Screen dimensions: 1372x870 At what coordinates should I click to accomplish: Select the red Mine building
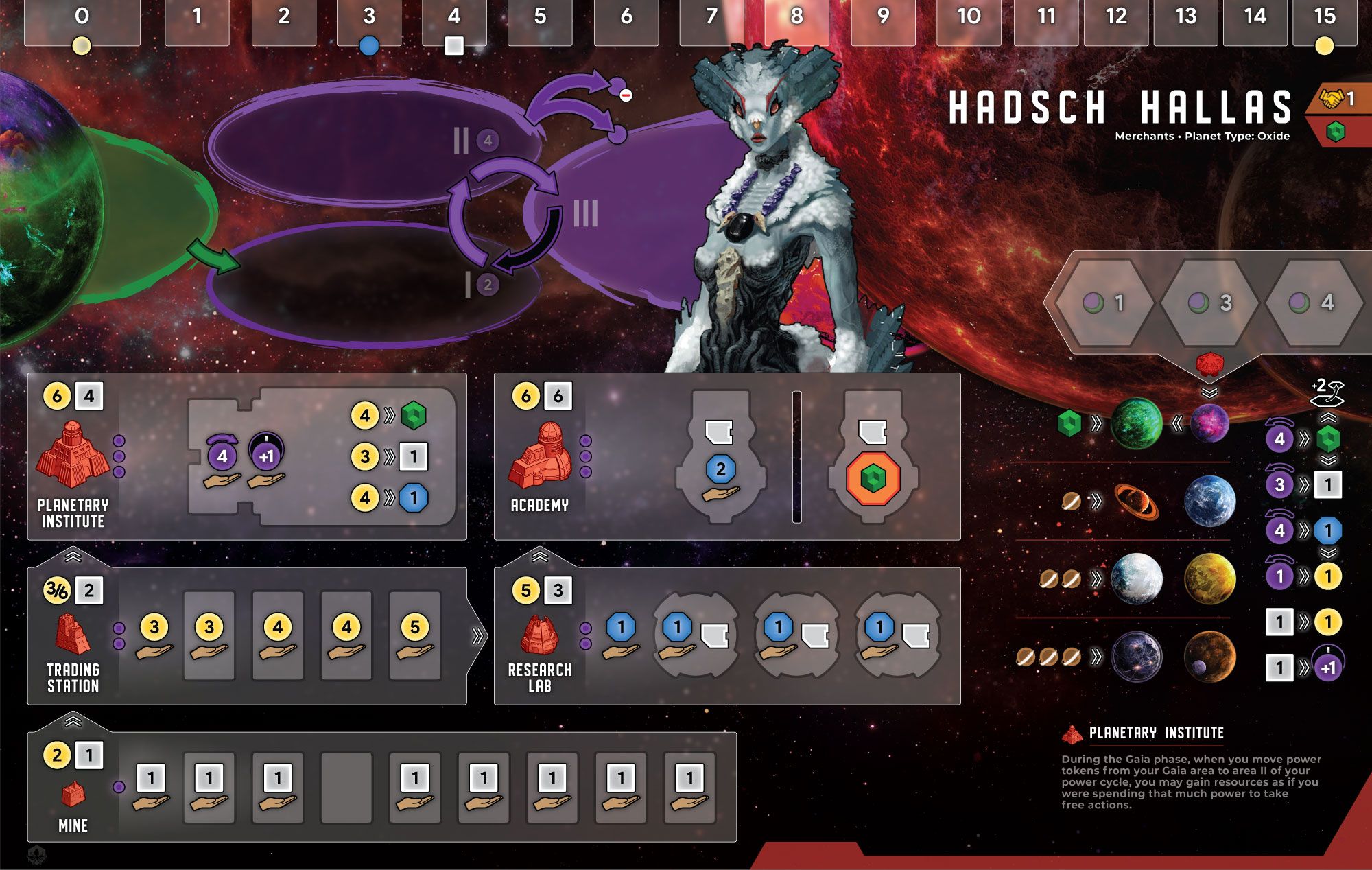pyautogui.click(x=73, y=795)
